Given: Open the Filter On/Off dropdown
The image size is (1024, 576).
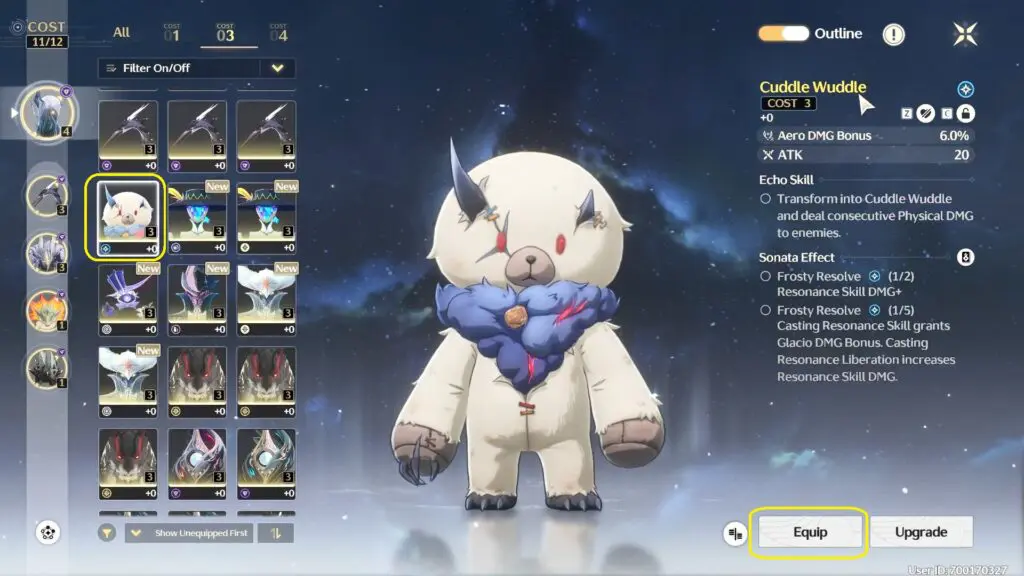Looking at the screenshot, I should click(x=277, y=68).
